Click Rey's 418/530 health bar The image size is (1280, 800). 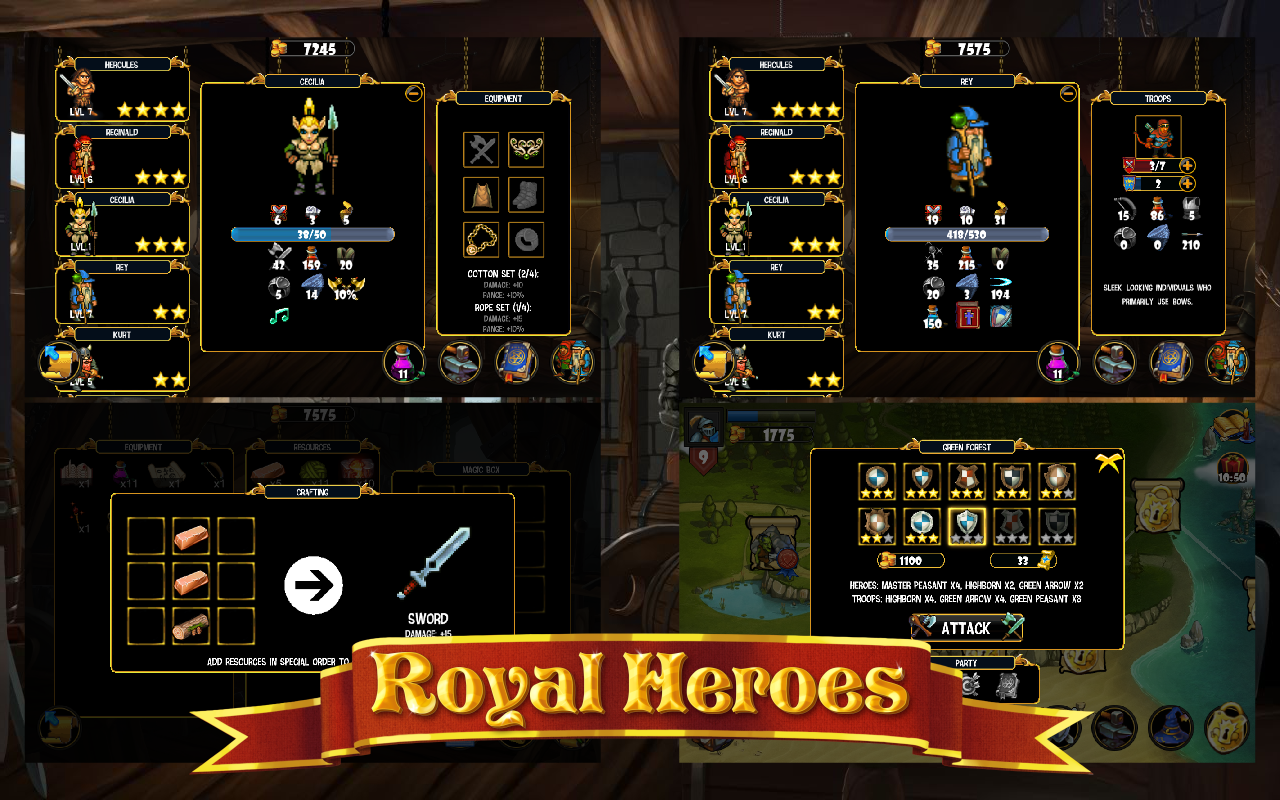[965, 233]
